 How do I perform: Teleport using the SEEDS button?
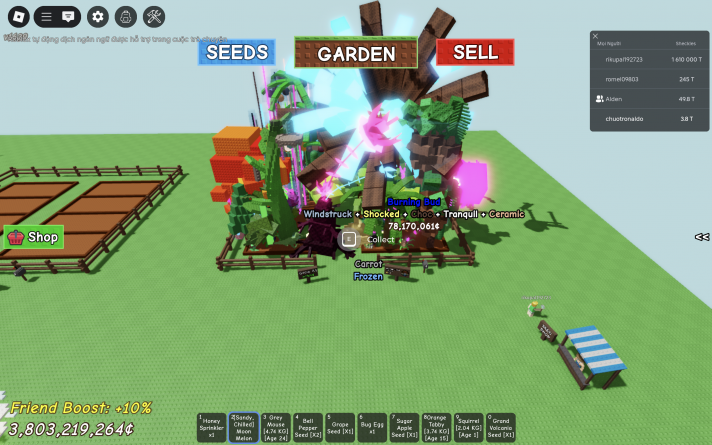pos(236,52)
